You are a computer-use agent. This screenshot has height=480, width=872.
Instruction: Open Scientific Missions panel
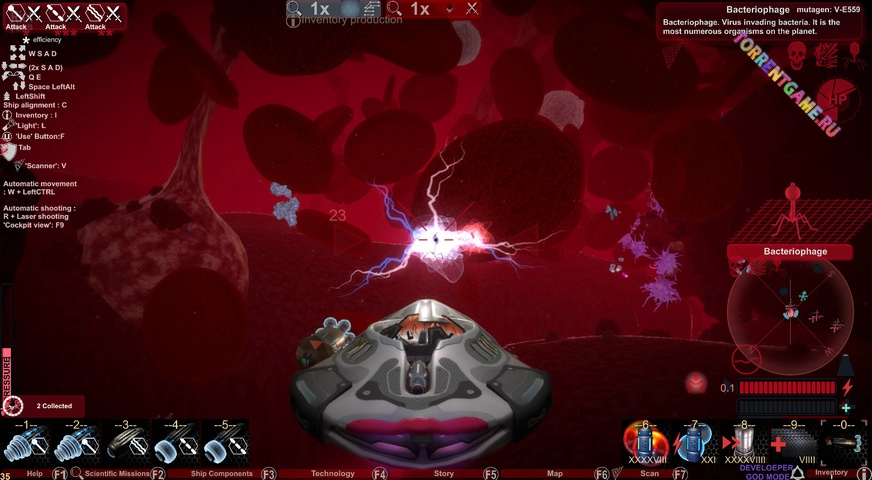[117, 473]
